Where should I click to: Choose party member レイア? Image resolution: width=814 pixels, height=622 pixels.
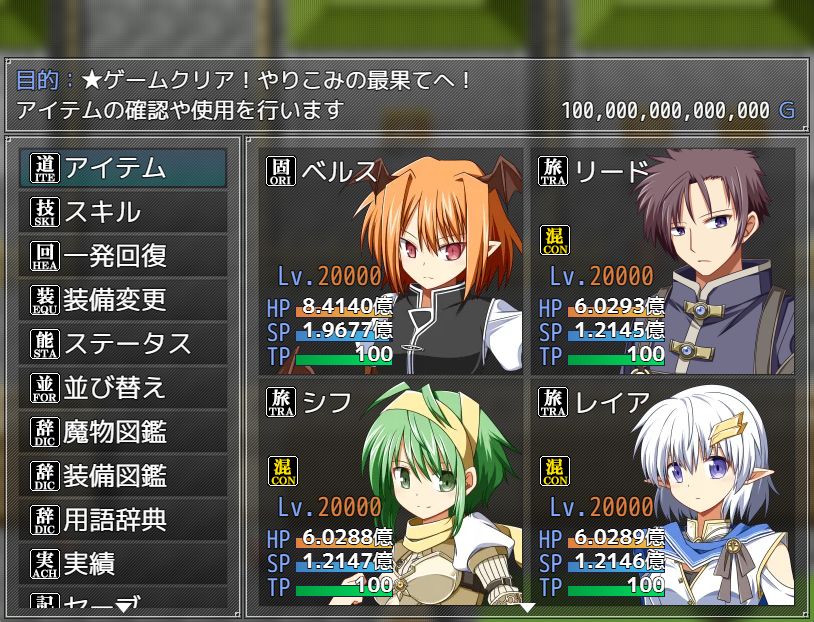point(664,492)
